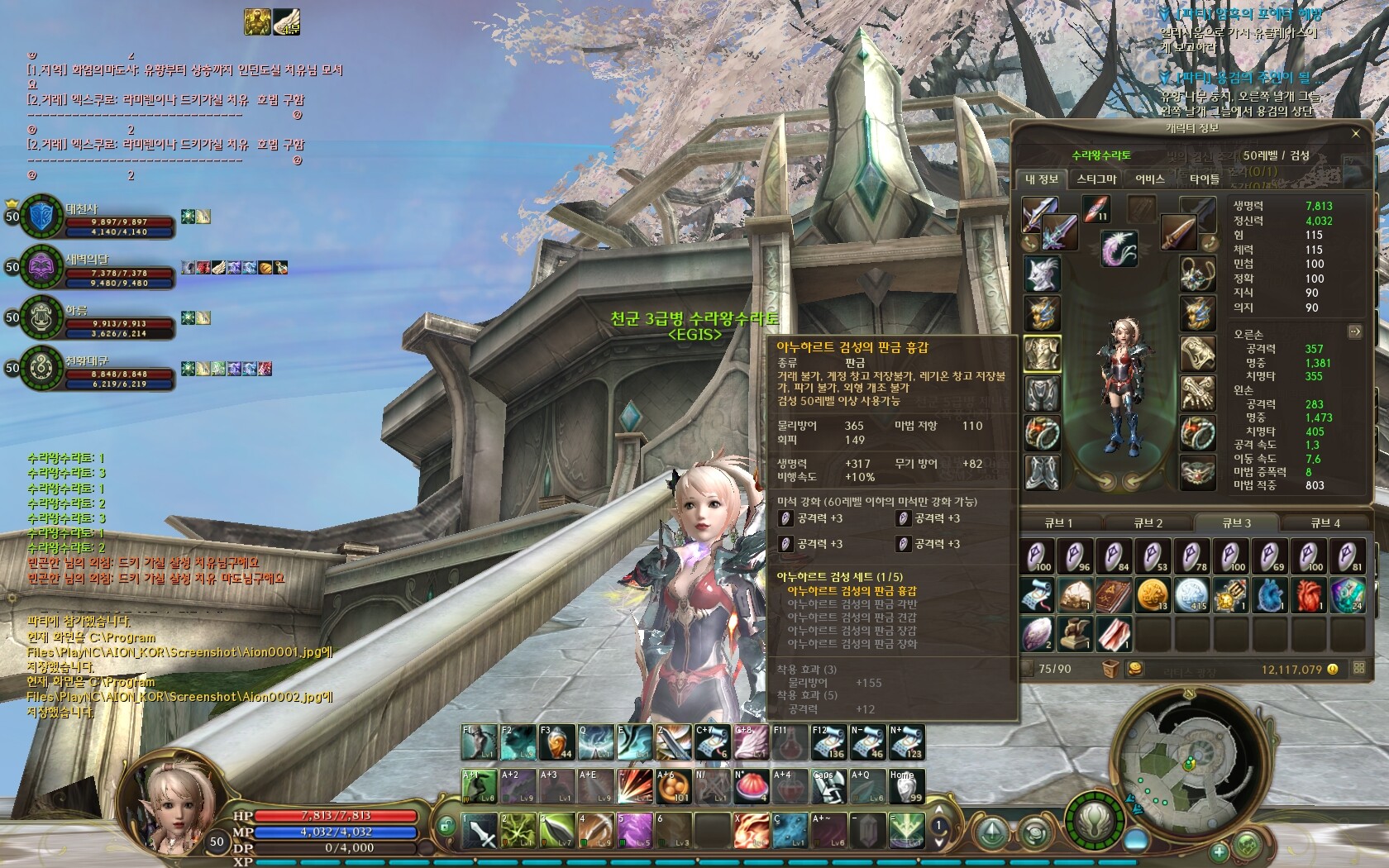
Task: Select the equipped helmet slot
Action: coord(1042,273)
